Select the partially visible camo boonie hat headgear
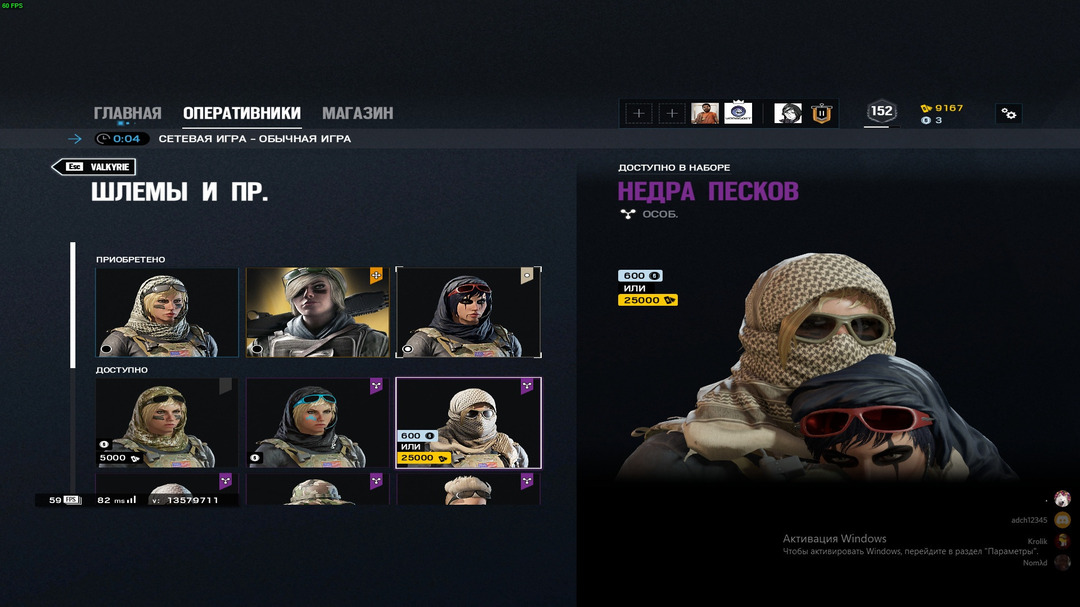 click(x=317, y=489)
